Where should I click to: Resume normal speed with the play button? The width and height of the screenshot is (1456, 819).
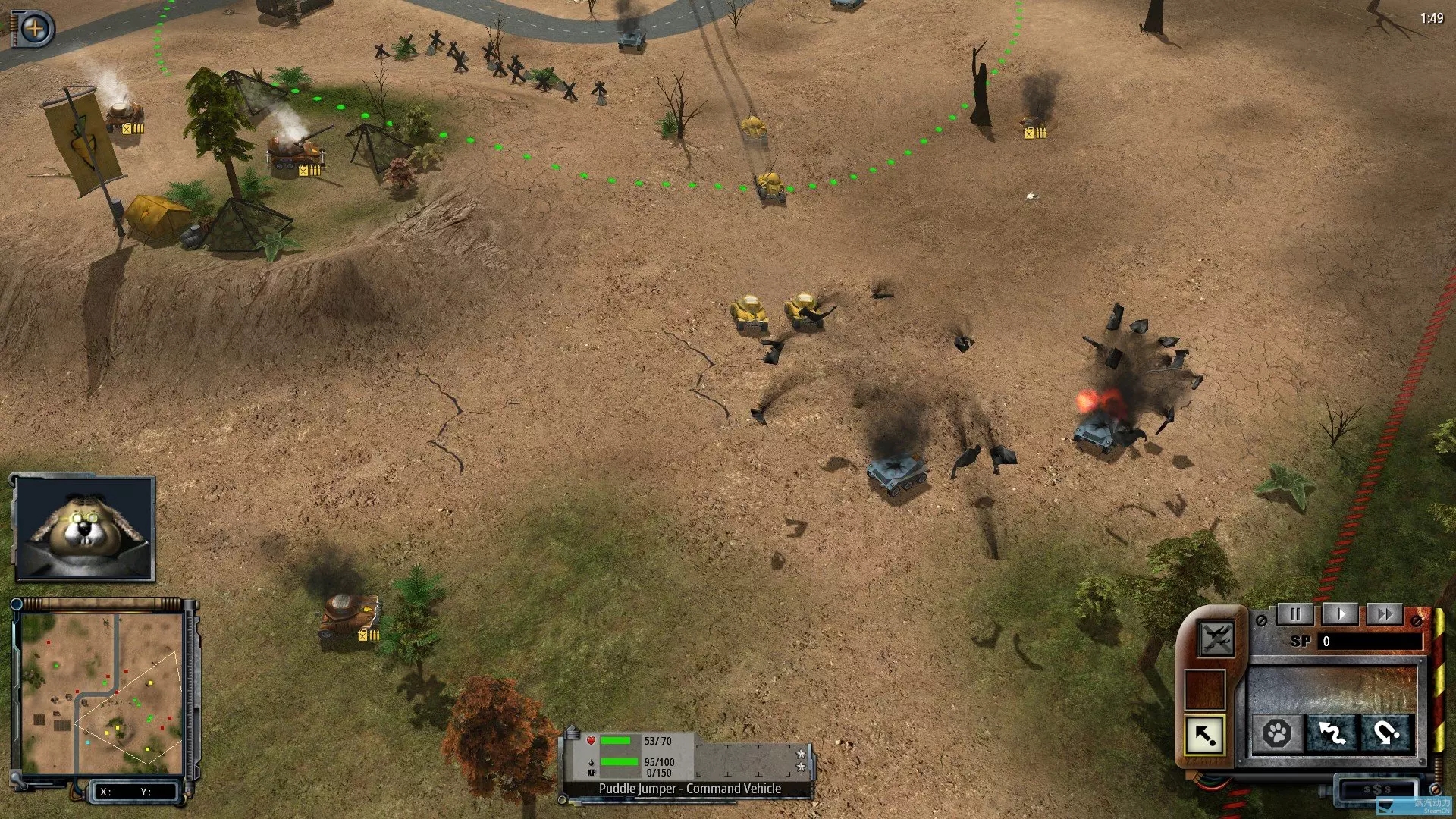click(1340, 614)
